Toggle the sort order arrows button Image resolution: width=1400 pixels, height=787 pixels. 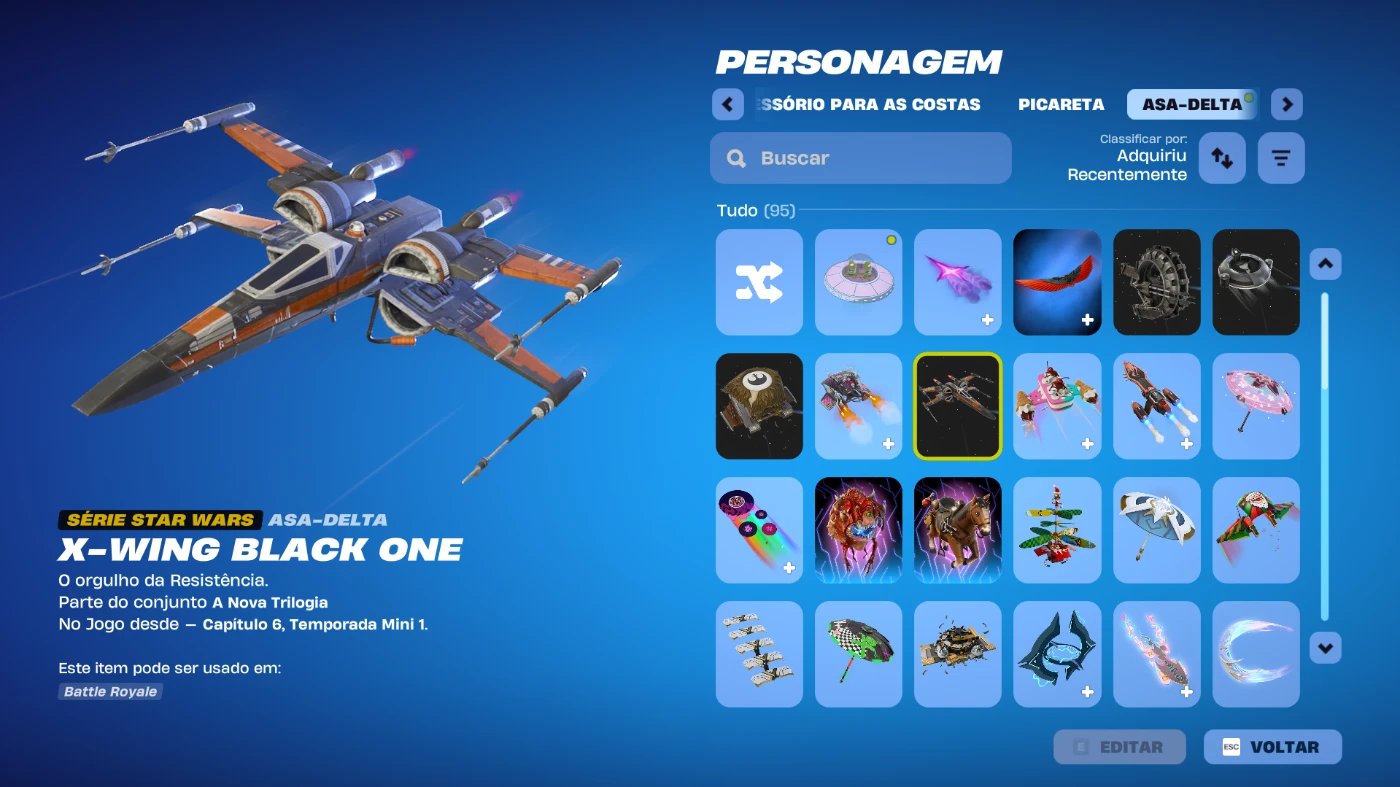point(1222,158)
